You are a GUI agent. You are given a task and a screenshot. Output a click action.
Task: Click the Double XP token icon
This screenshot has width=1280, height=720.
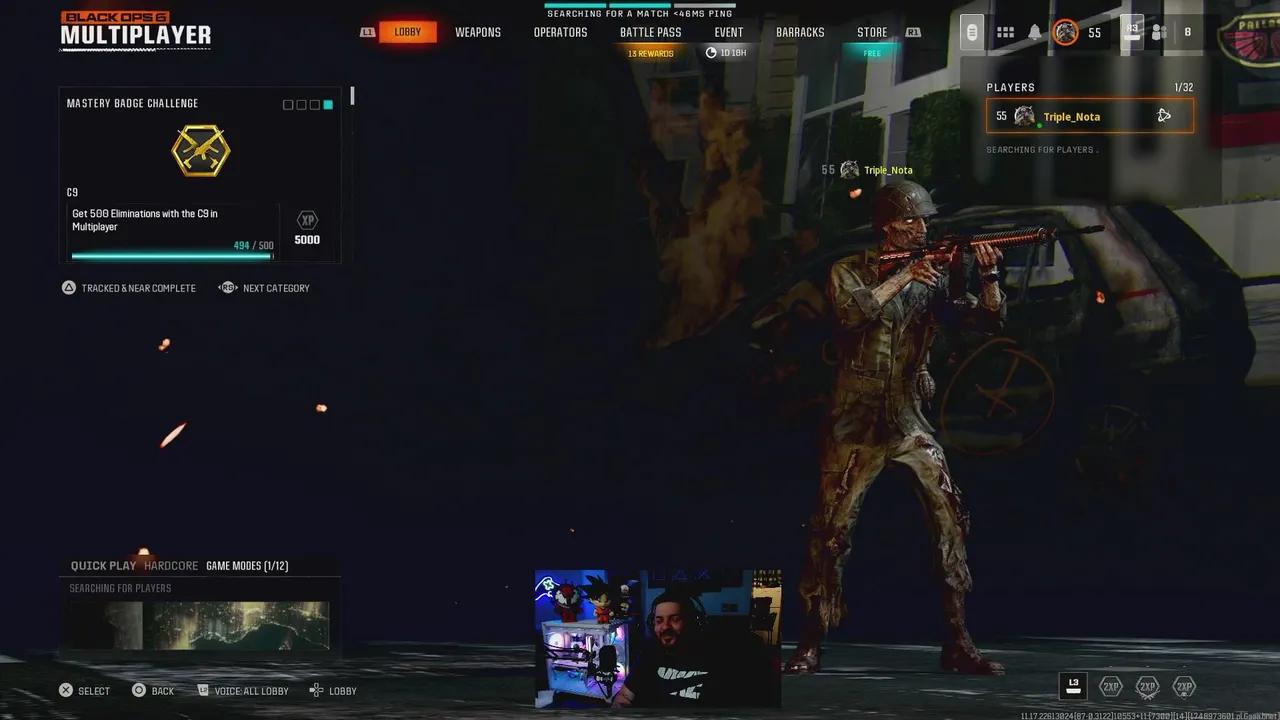click(1110, 686)
